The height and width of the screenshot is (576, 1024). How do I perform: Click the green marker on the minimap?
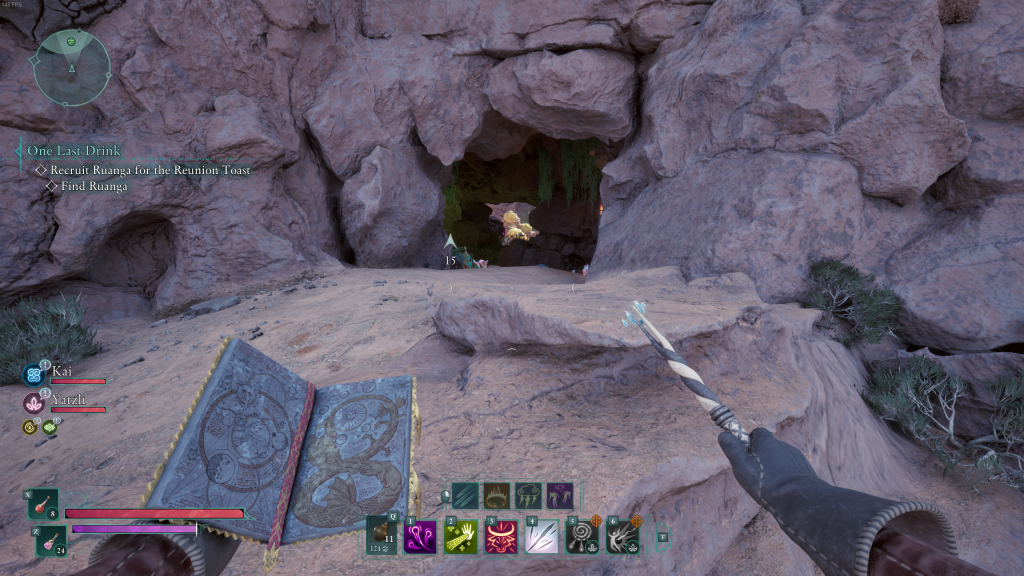tap(71, 42)
